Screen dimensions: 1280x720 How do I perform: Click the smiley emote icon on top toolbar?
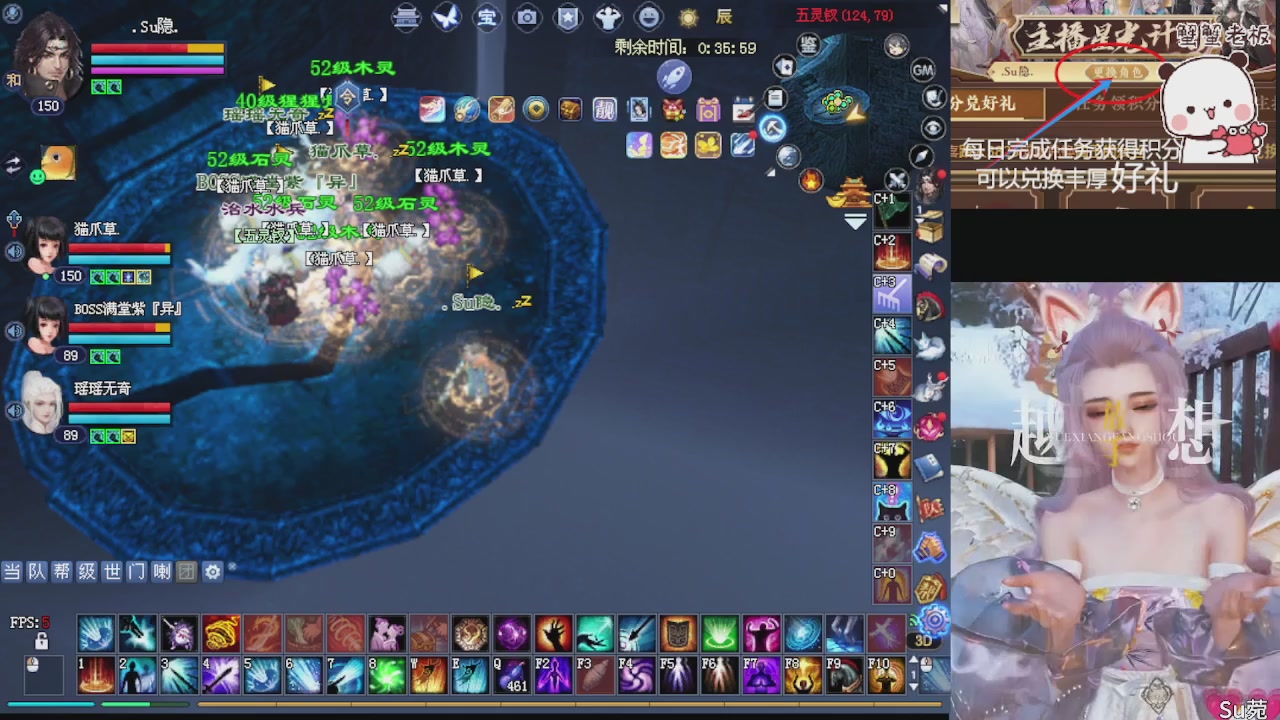coord(646,17)
